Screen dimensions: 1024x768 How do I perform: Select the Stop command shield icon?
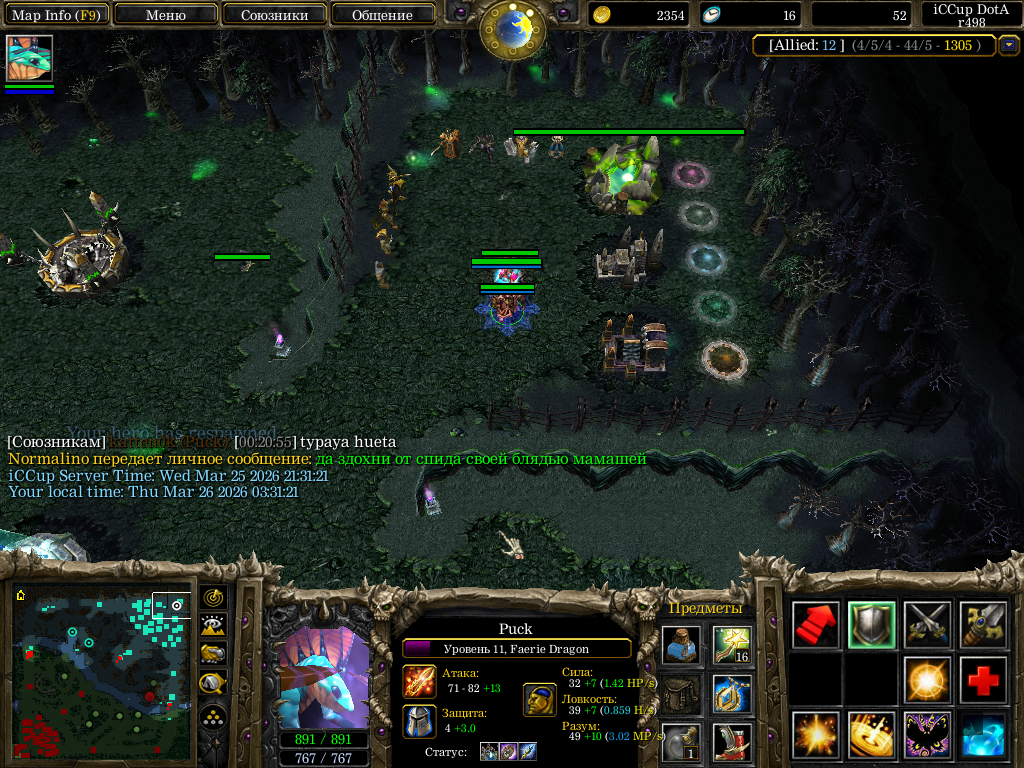coord(872,625)
